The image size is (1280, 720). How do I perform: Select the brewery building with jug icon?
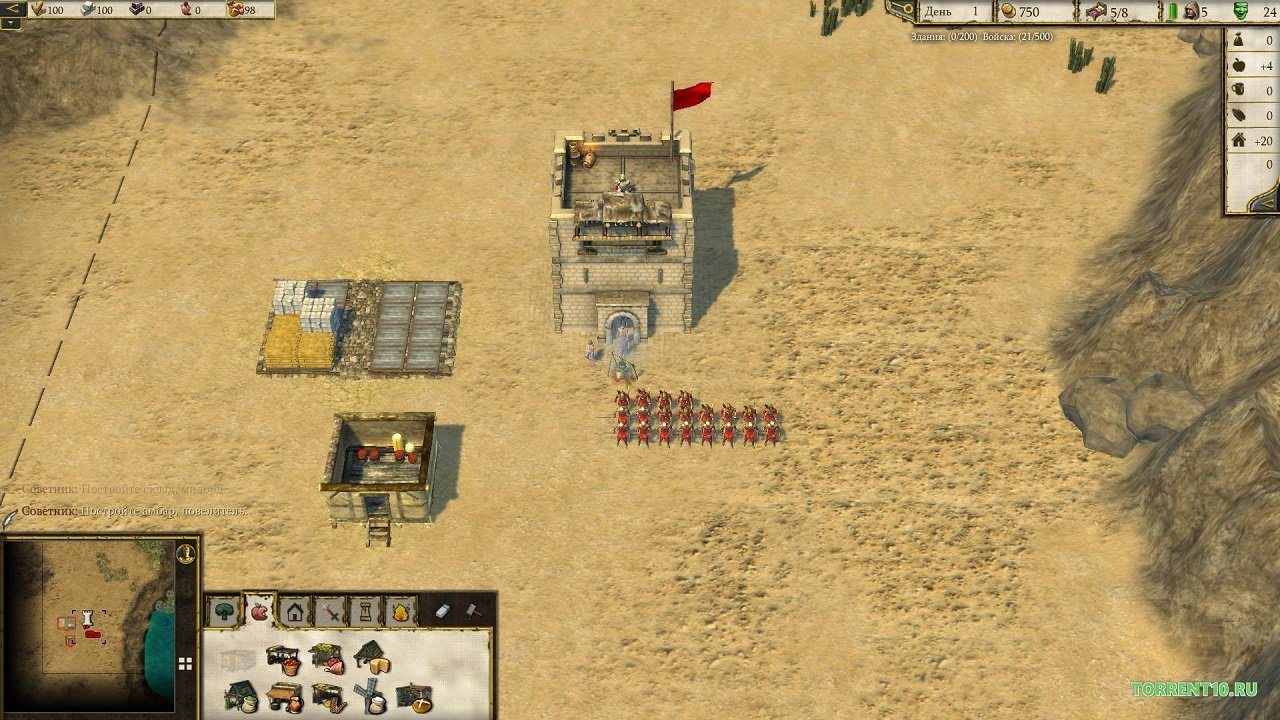[285, 698]
